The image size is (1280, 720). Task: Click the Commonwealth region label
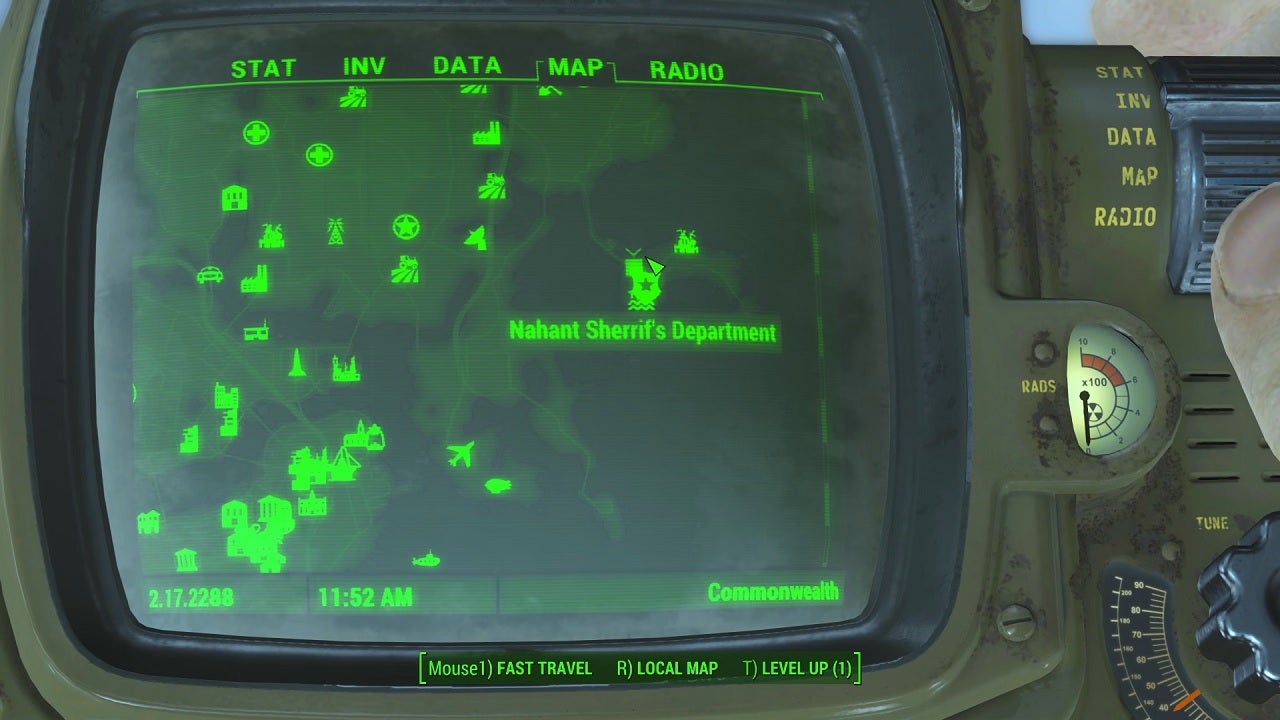[x=775, y=591]
